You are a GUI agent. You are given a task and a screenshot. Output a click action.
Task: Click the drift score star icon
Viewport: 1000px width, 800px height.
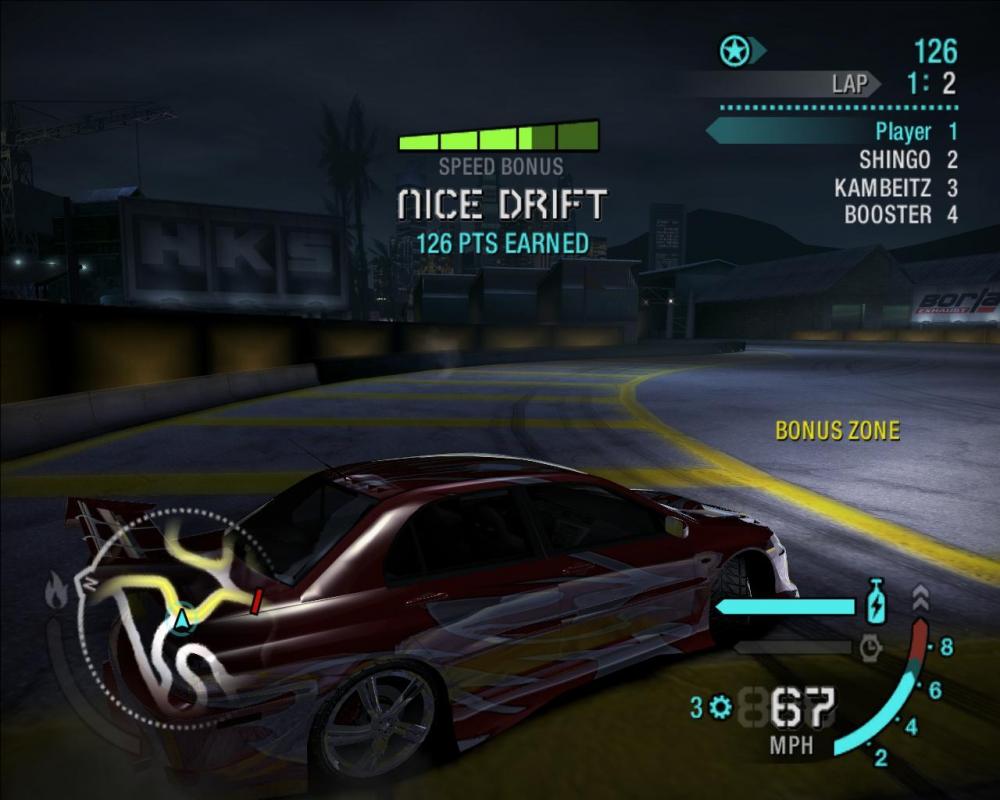[x=733, y=50]
